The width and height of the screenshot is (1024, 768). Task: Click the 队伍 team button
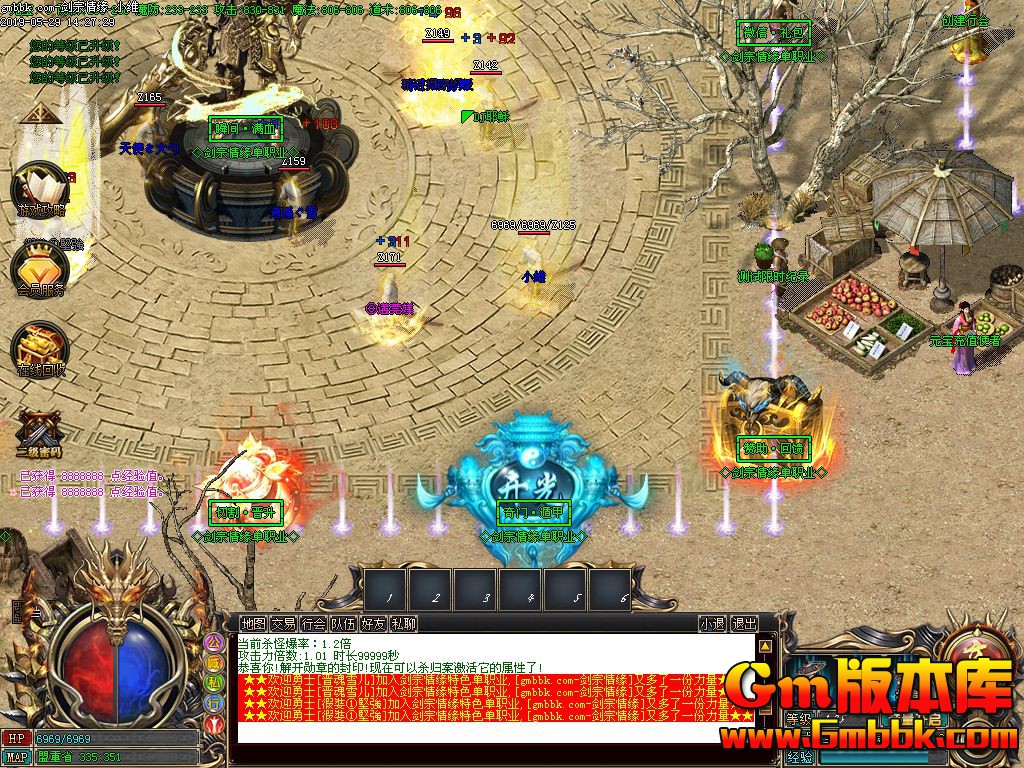point(343,624)
